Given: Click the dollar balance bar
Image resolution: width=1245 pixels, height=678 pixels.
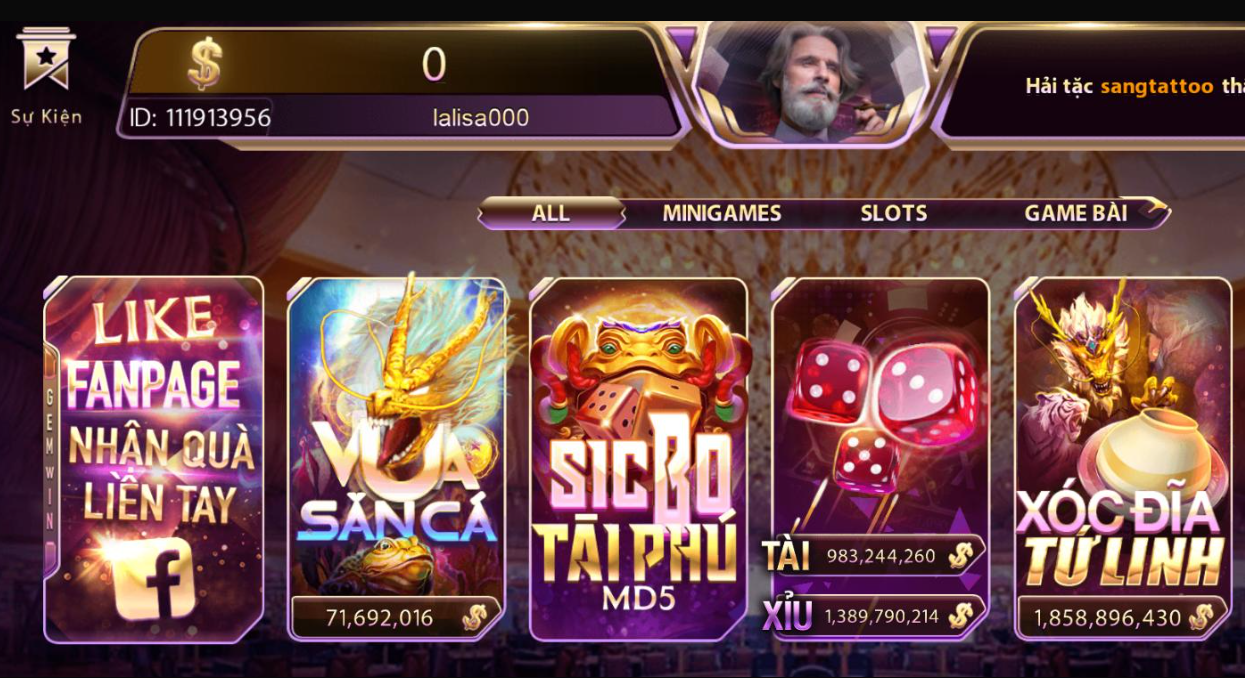Looking at the screenshot, I should click(400, 64).
